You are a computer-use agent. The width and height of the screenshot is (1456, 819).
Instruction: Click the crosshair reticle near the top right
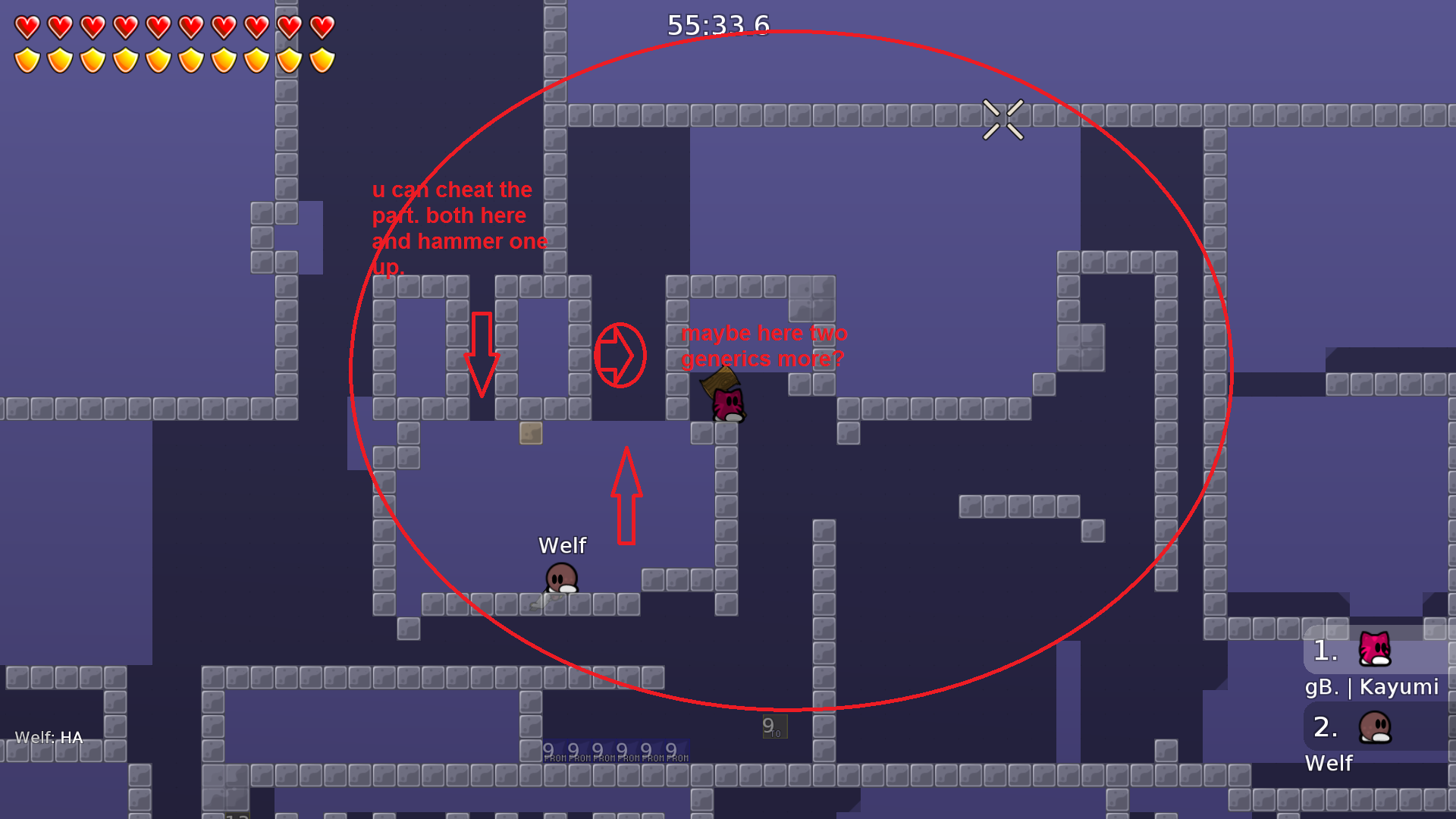1005,121
